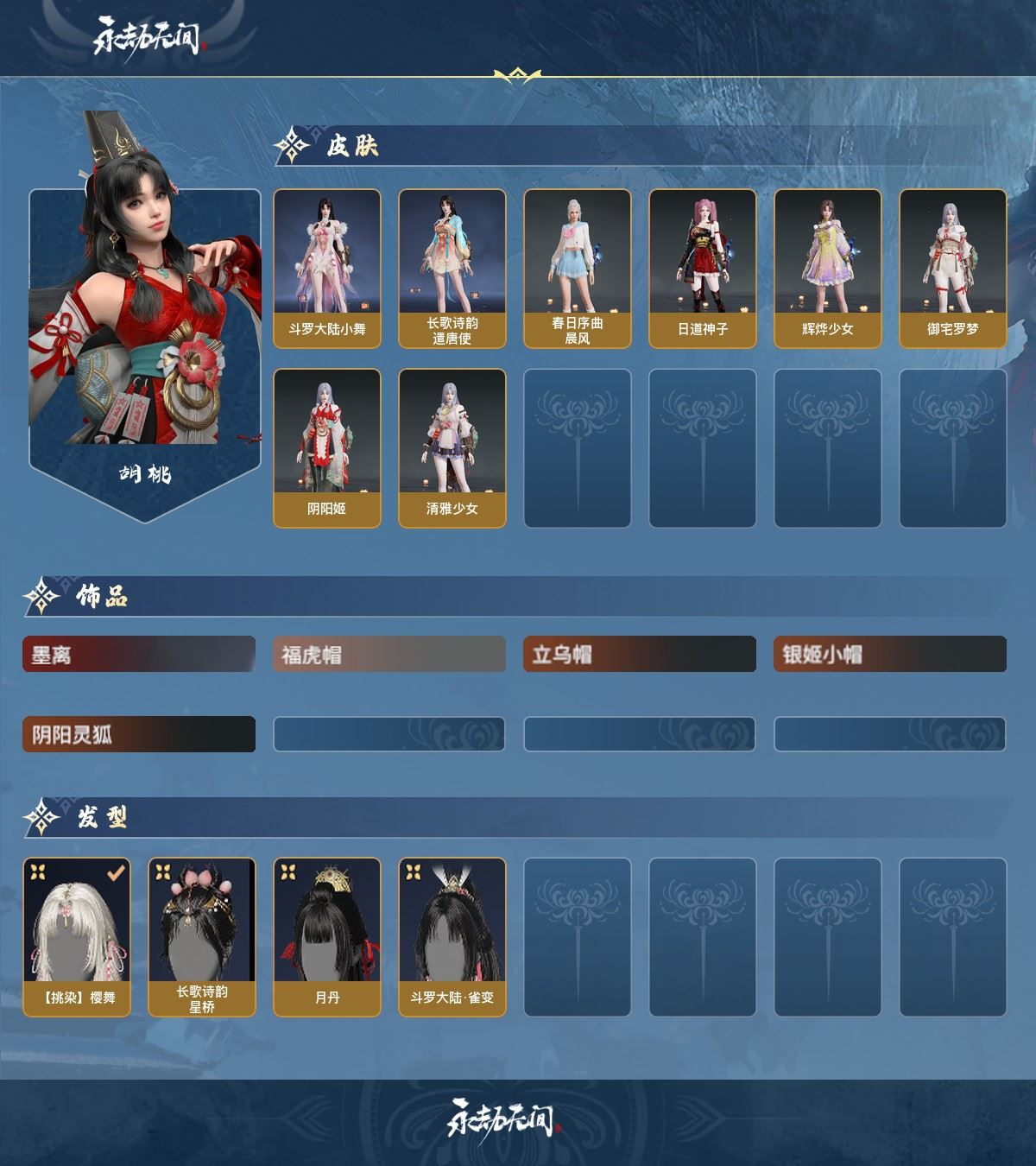Screen dimensions: 1036x1166
Task: Choose the 长歌诗韵 星桥 hairstyle
Action: point(202,936)
